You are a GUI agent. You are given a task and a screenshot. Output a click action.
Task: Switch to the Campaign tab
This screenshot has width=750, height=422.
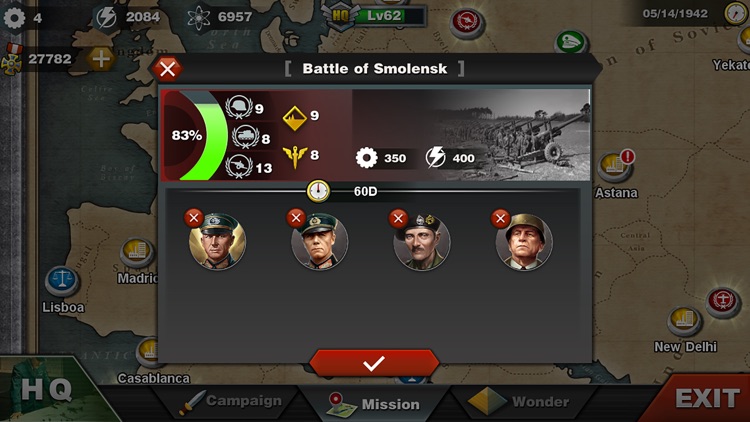point(232,402)
